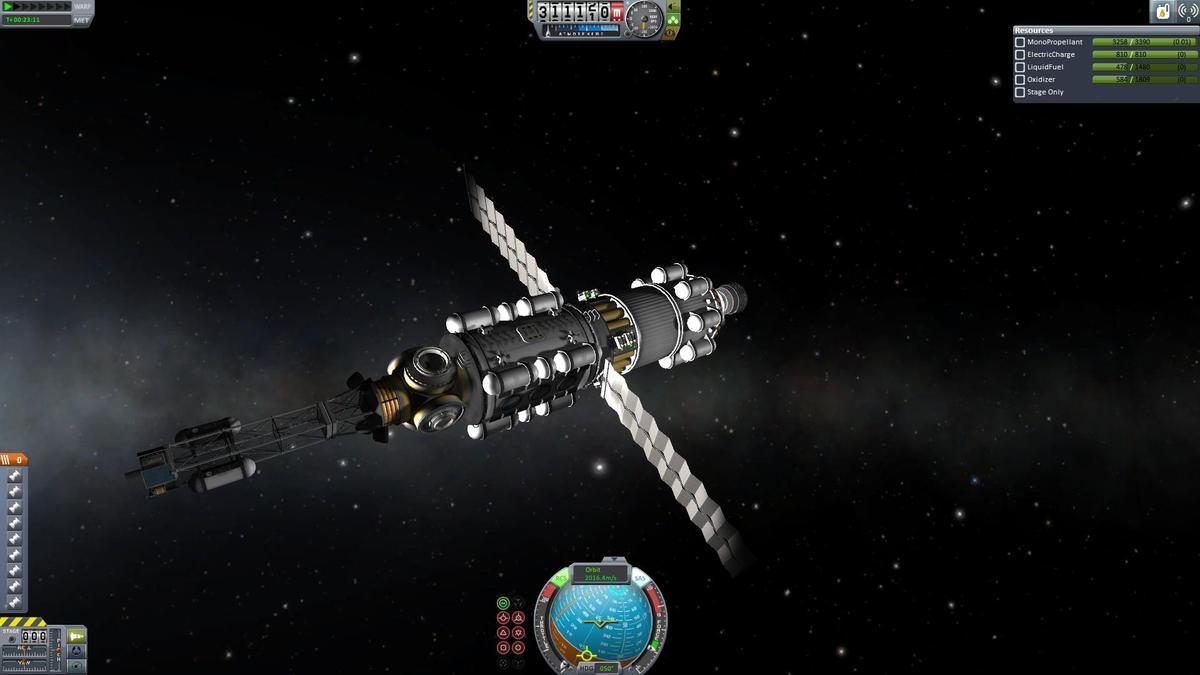Switch to staging mode rocket button

point(77,636)
